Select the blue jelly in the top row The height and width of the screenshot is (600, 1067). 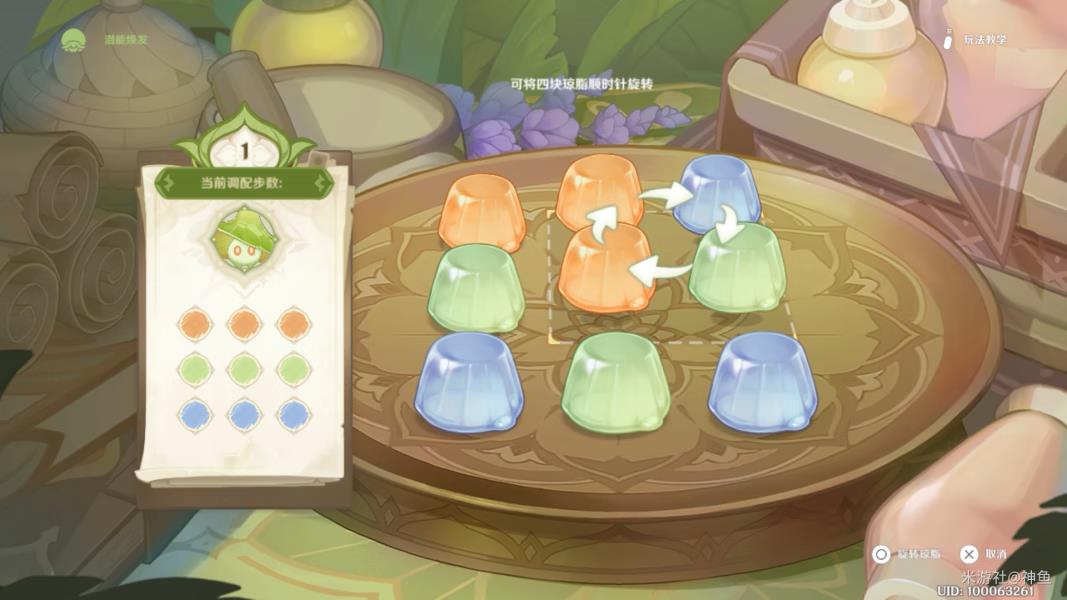719,195
